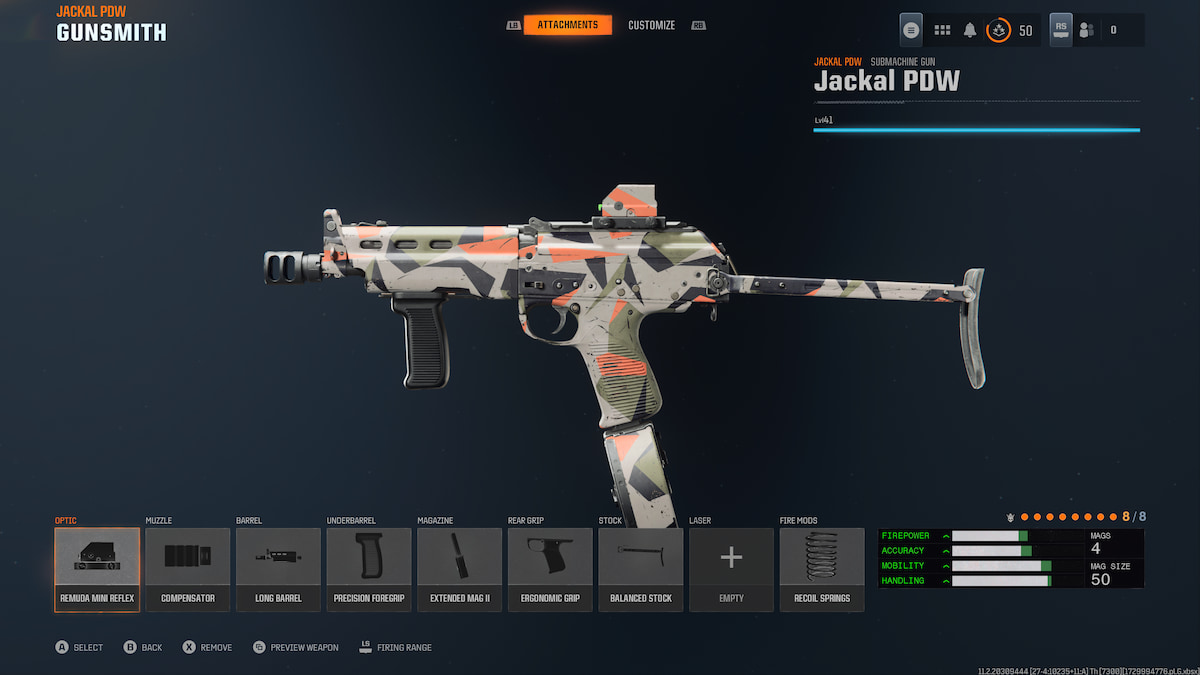Show notifications via the bell icon
1200x675 pixels.
point(970,30)
